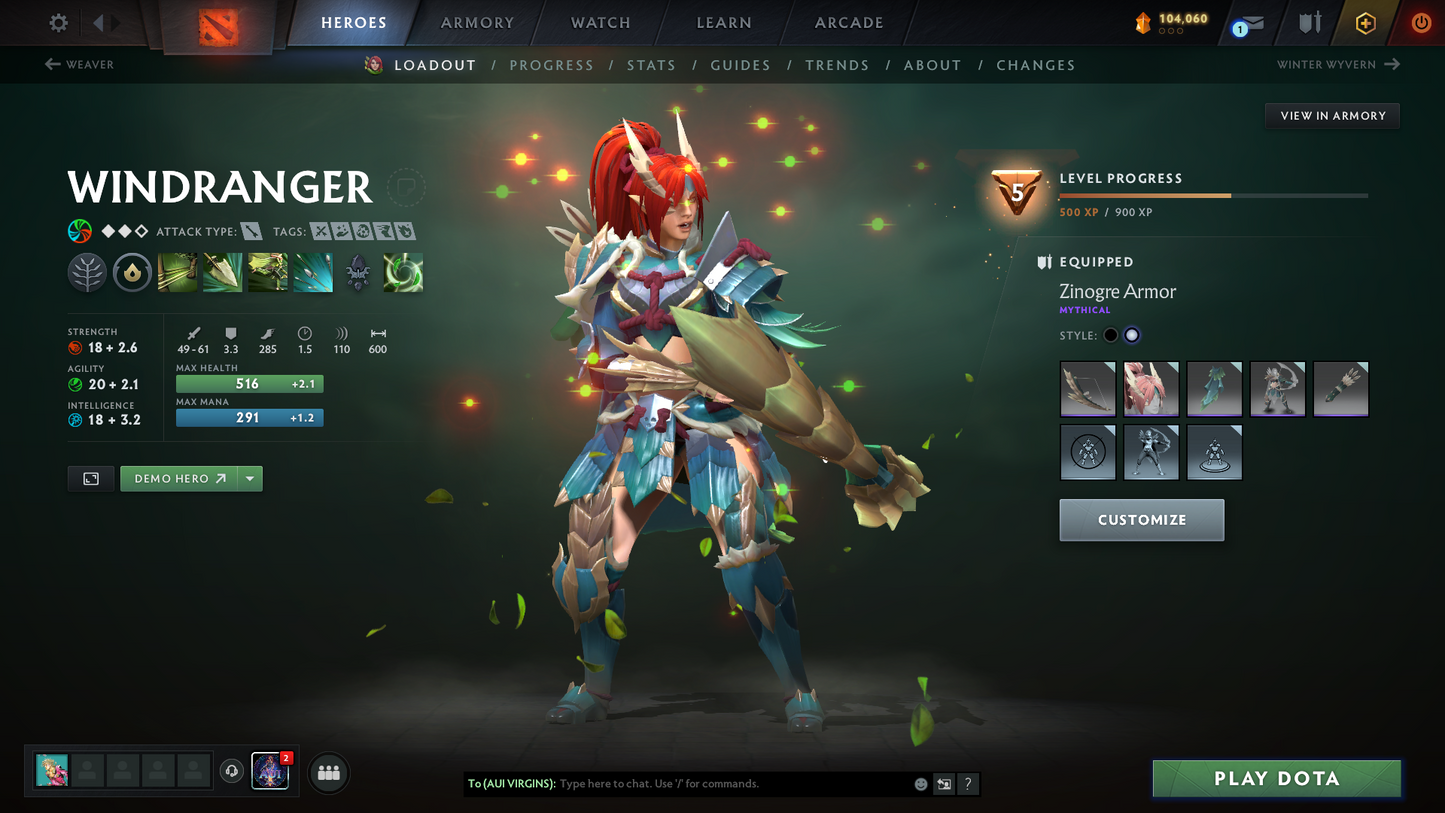Screen dimensions: 1445x813
Task: Click the shield-and-sword loadout icon in top bar
Action: click(1310, 22)
